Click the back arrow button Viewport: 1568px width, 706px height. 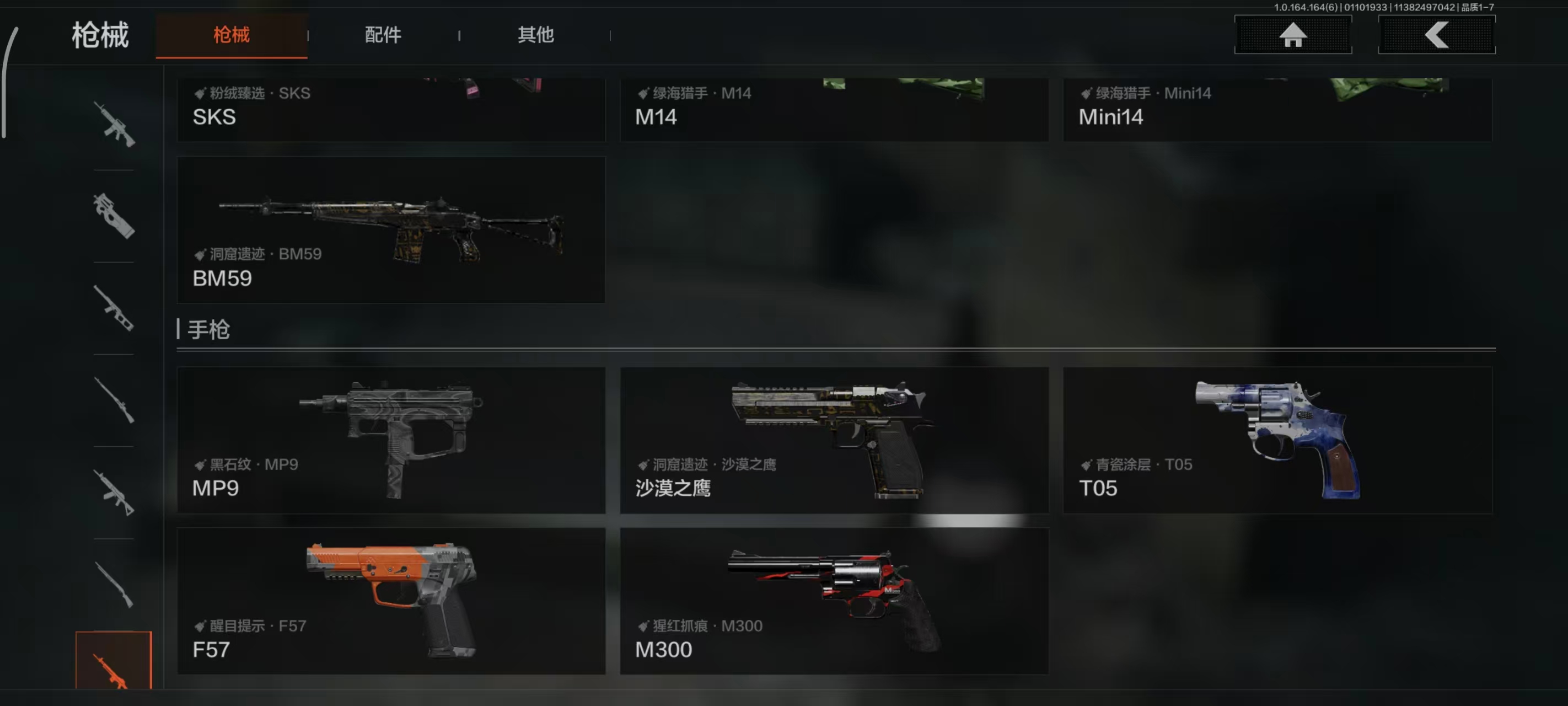(1437, 35)
